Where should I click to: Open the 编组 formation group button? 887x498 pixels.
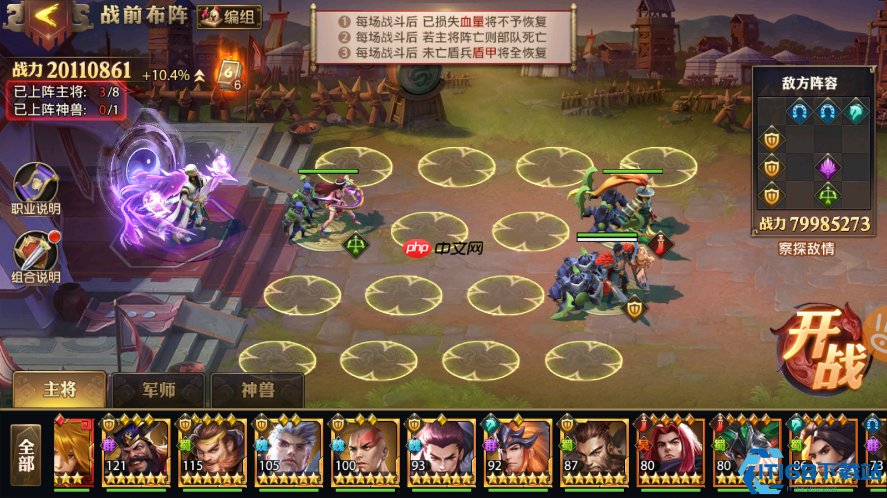(228, 17)
